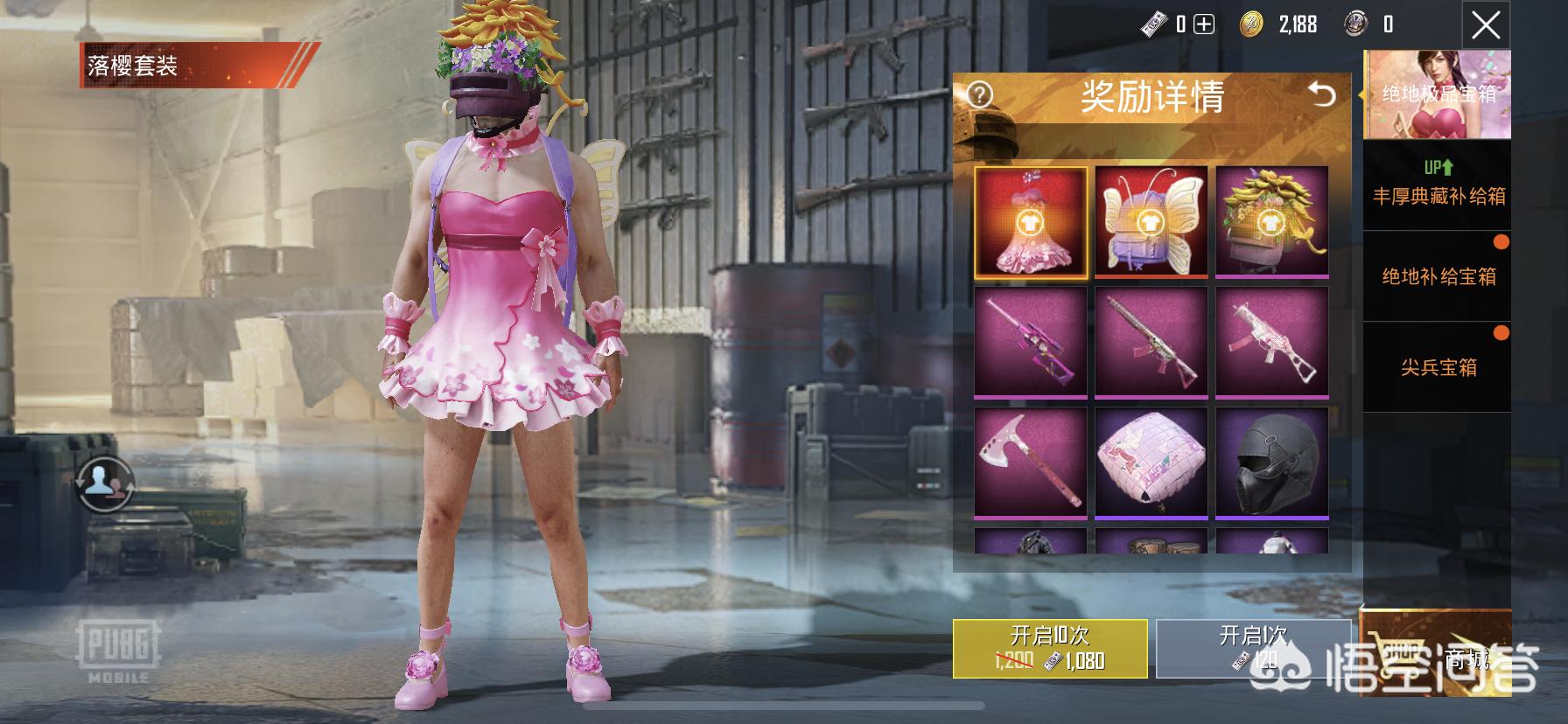Go back using the return arrow

click(1321, 94)
